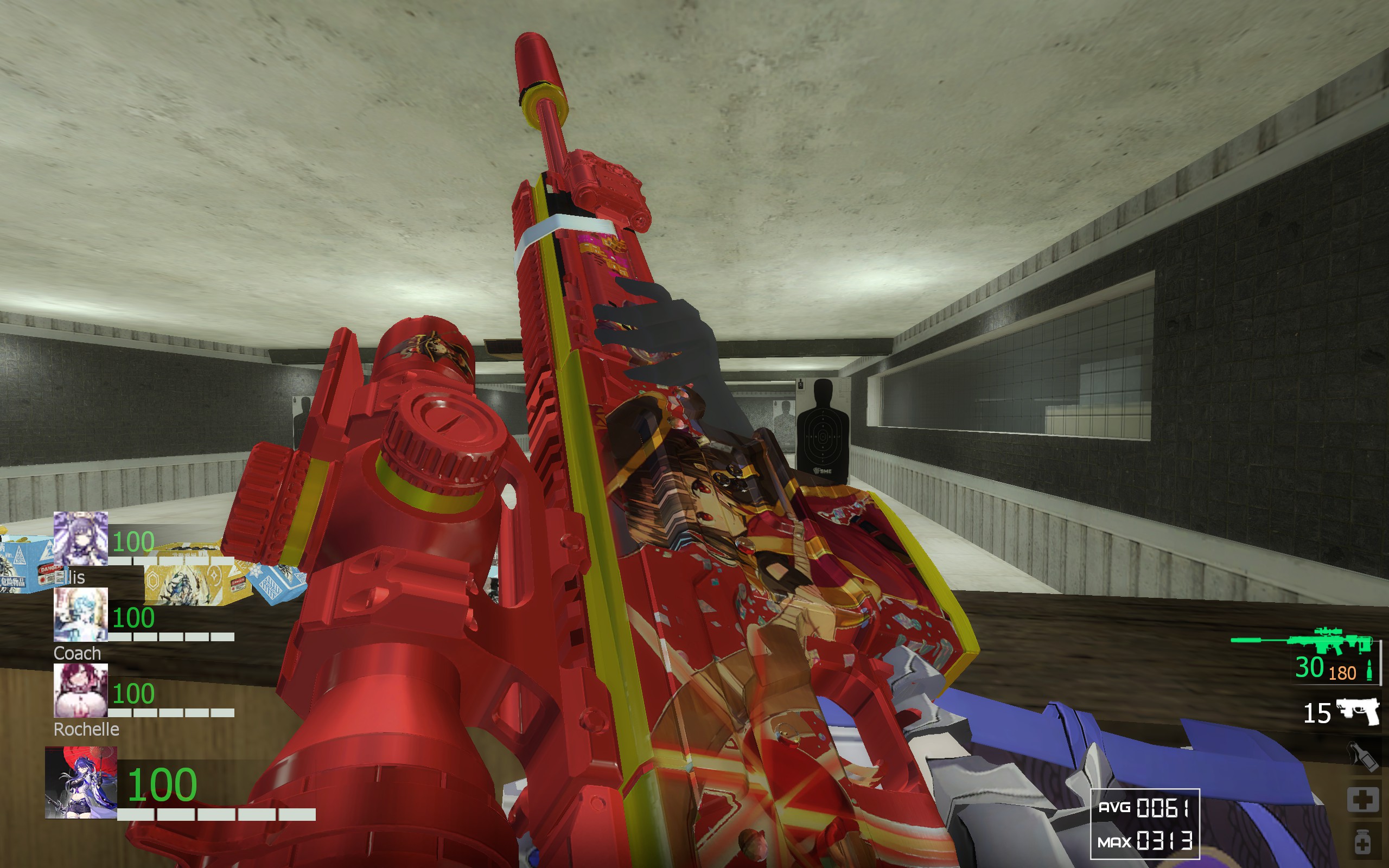Choose the first aid kit slot
The width and height of the screenshot is (1389, 868).
1362,799
